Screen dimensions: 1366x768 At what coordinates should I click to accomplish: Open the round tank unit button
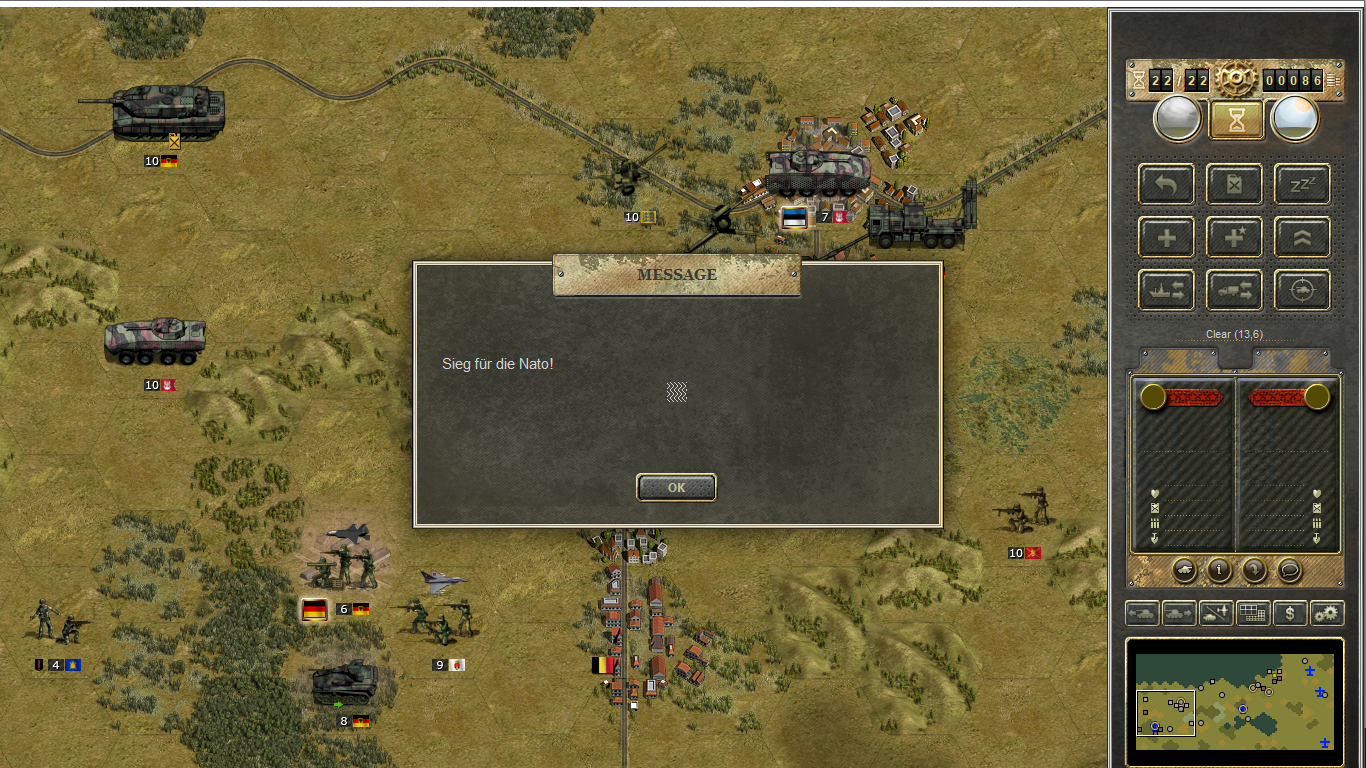click(1184, 570)
